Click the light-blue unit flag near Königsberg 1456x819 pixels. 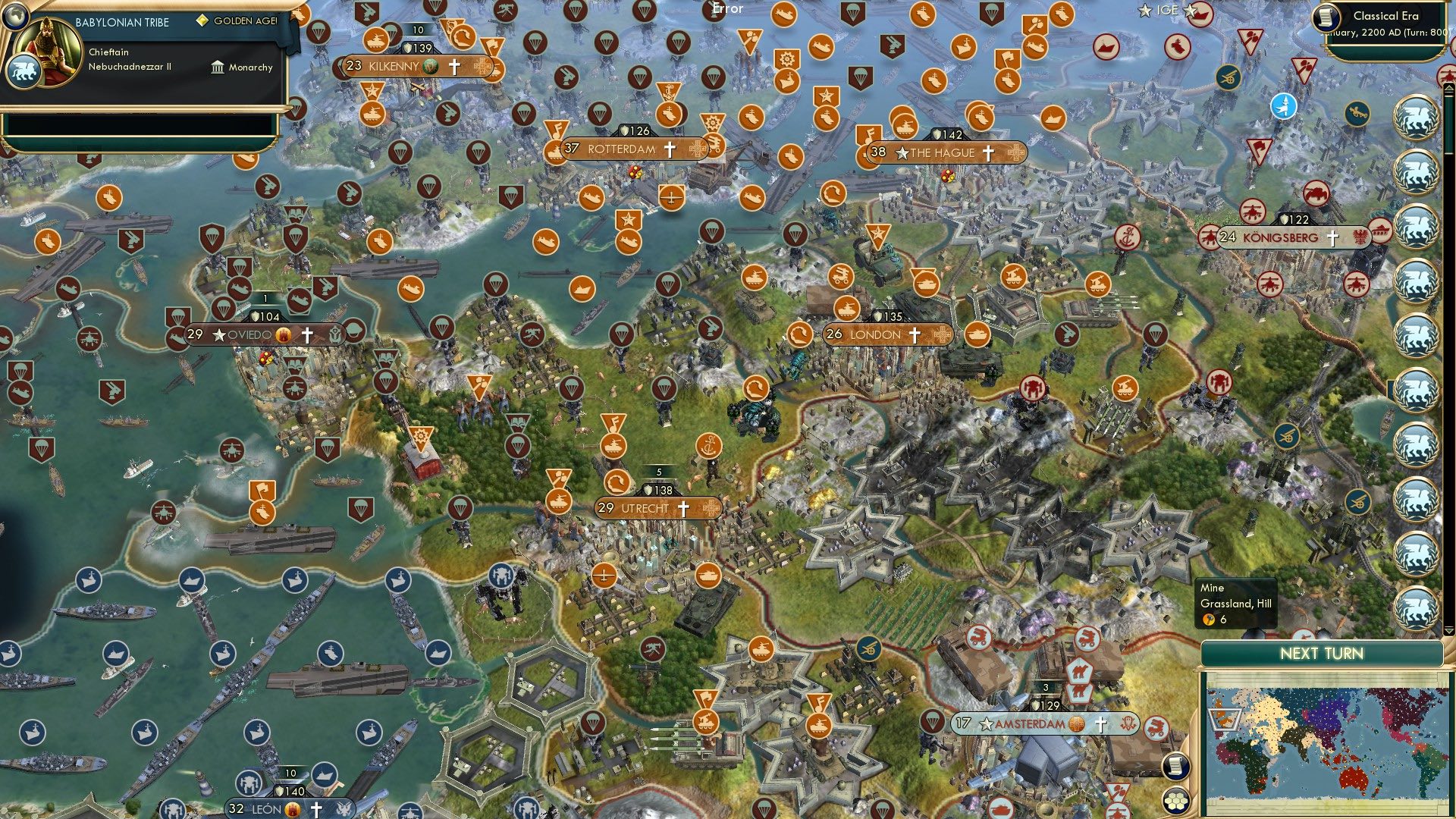point(1284,107)
